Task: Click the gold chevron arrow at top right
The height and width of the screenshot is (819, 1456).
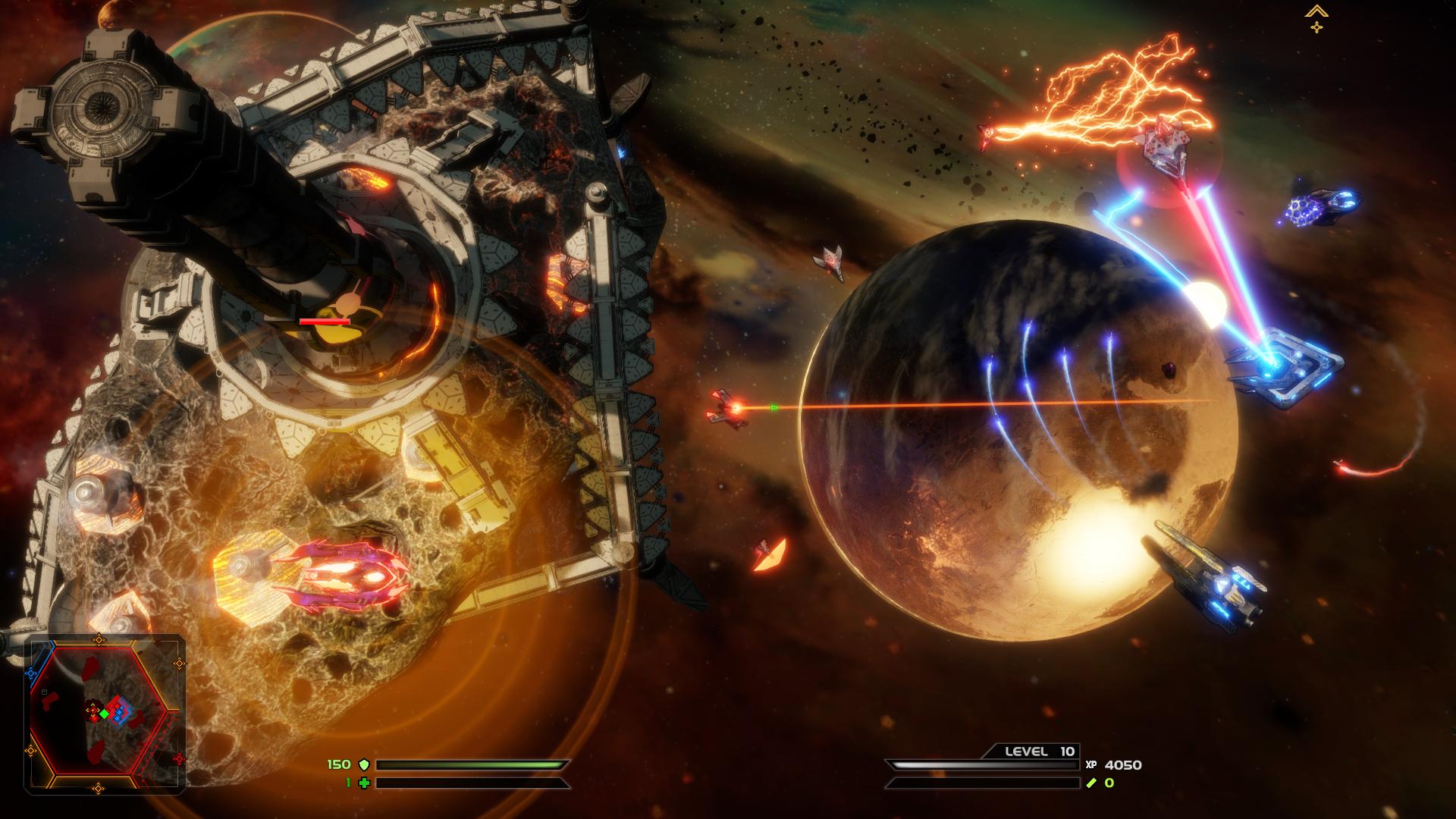Action: coord(1317,11)
